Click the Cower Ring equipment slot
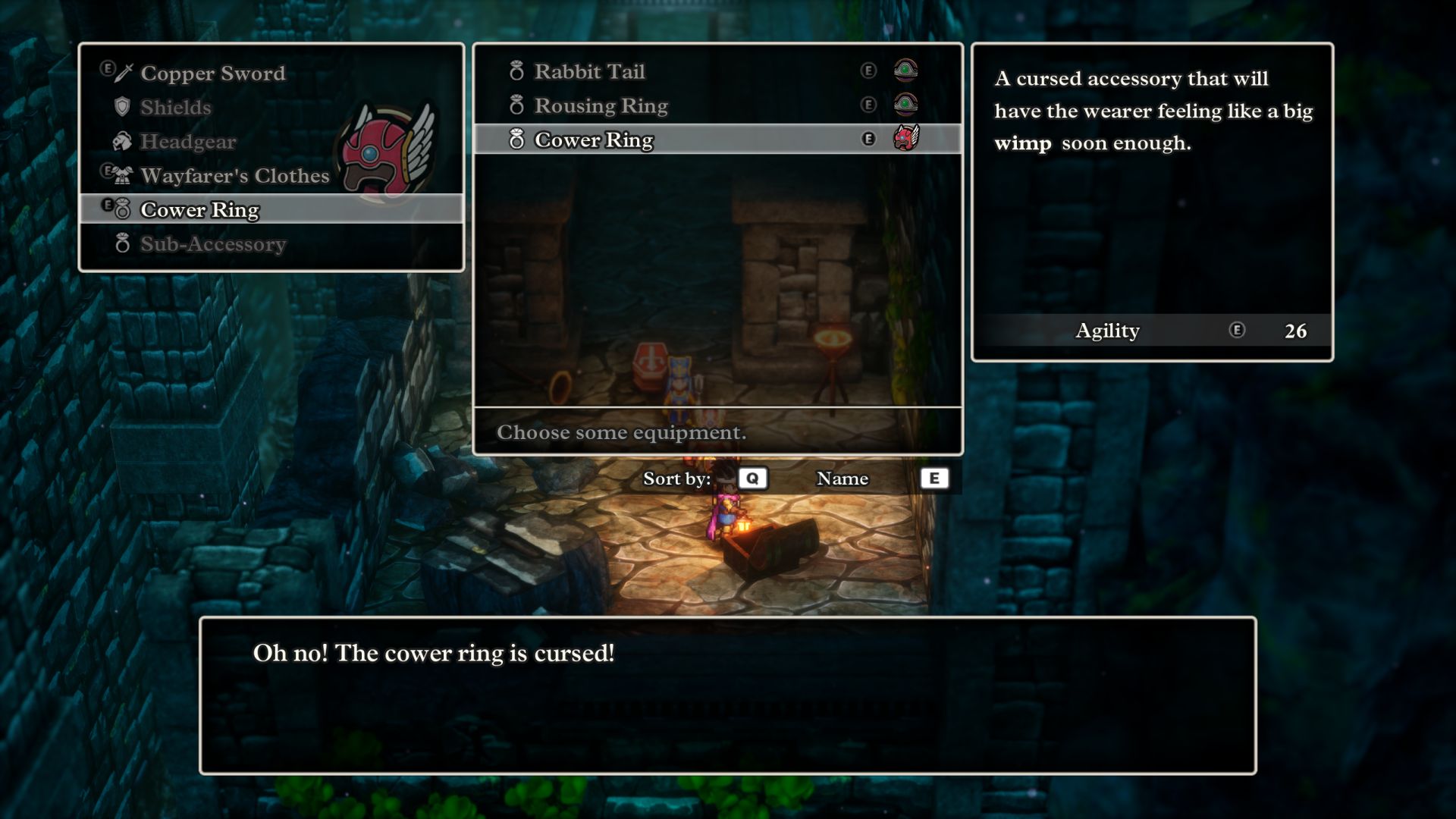Viewport: 1456px width, 819px height. pyautogui.click(x=199, y=210)
